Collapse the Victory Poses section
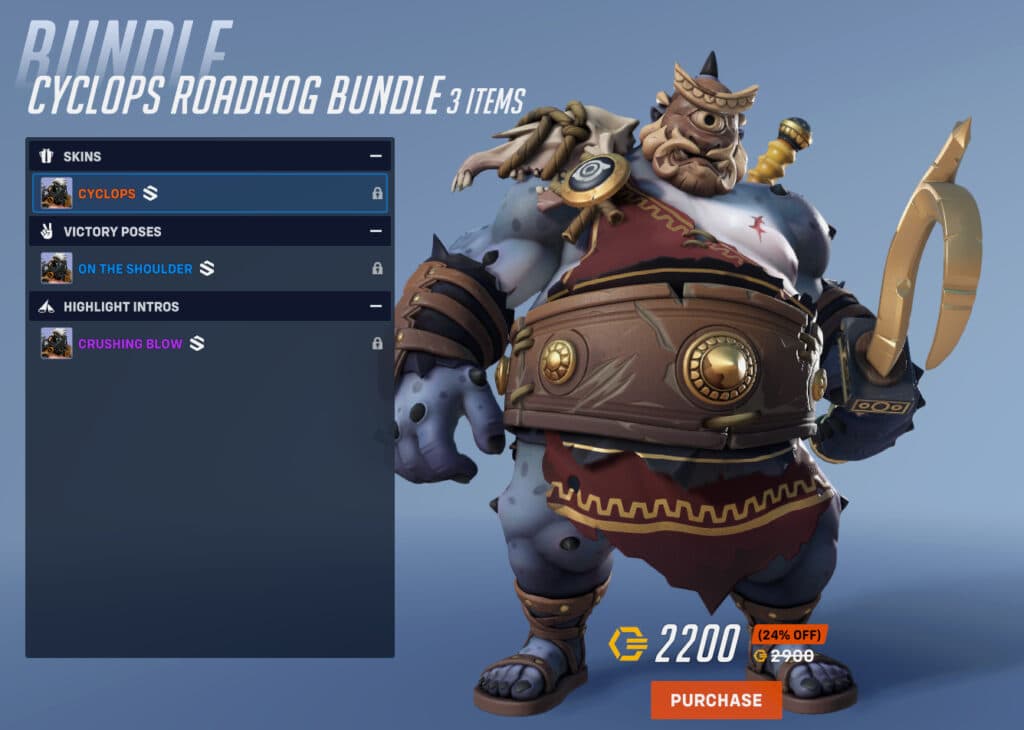 (376, 231)
